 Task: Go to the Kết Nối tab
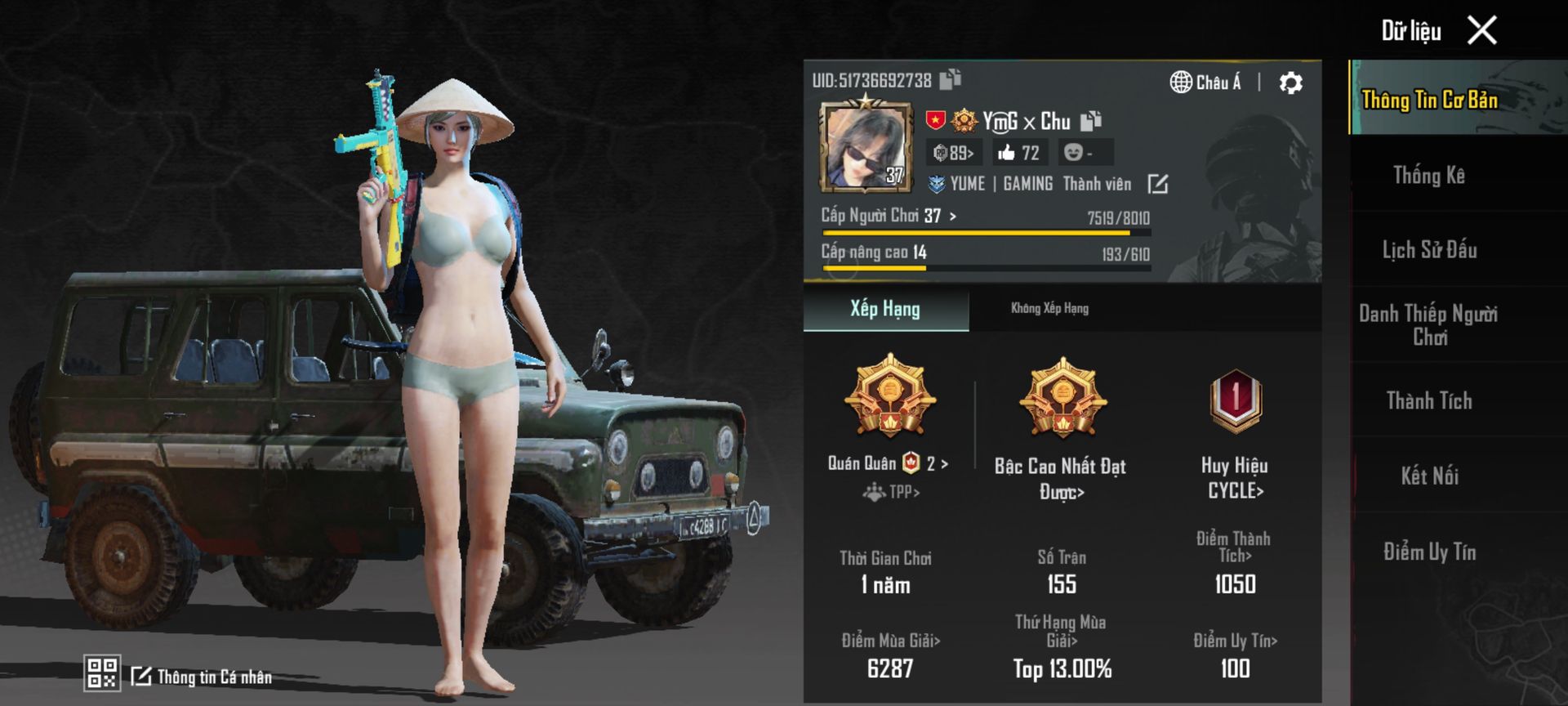coord(1428,476)
